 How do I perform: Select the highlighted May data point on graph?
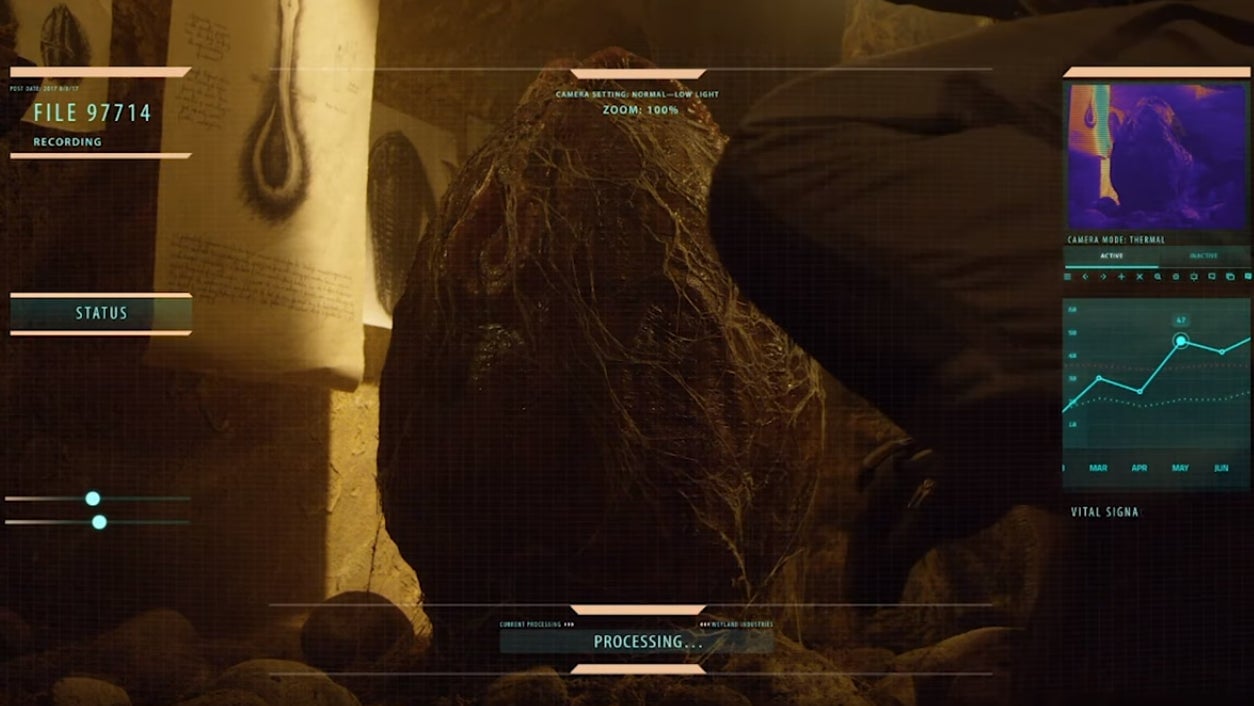click(x=1181, y=341)
